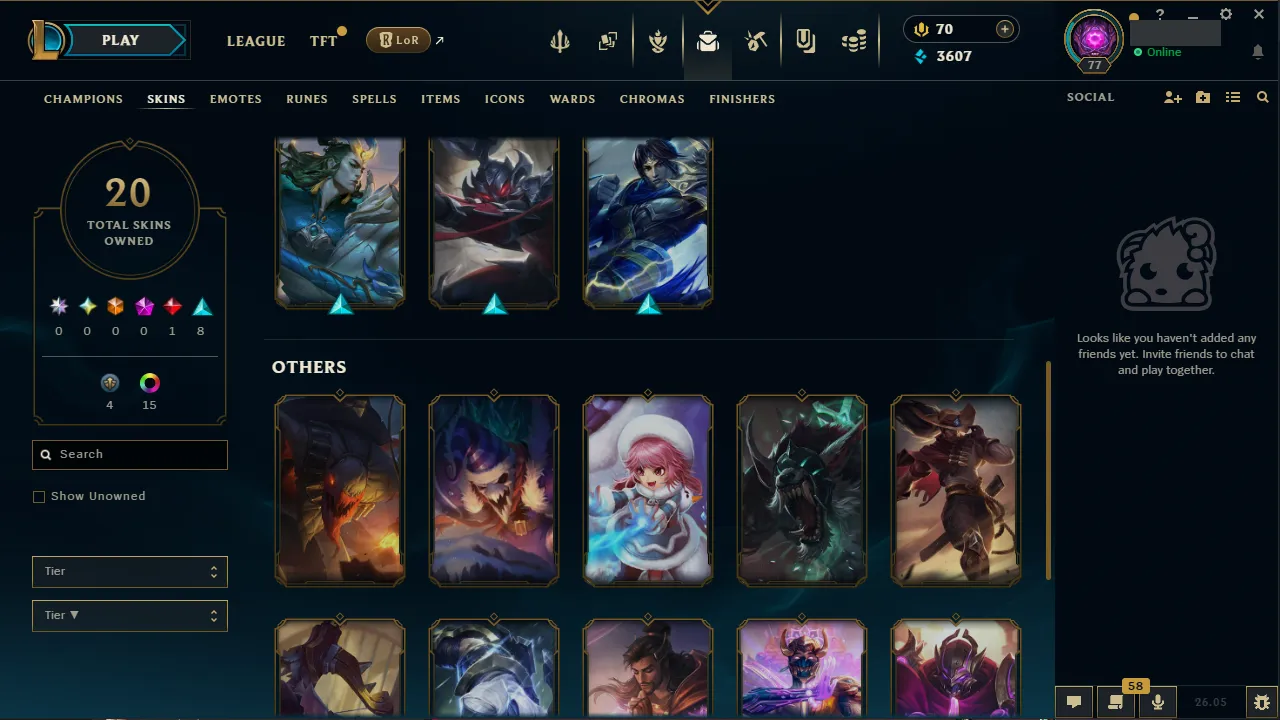Click the skin Search input field
The height and width of the screenshot is (720, 1280).
[129, 454]
